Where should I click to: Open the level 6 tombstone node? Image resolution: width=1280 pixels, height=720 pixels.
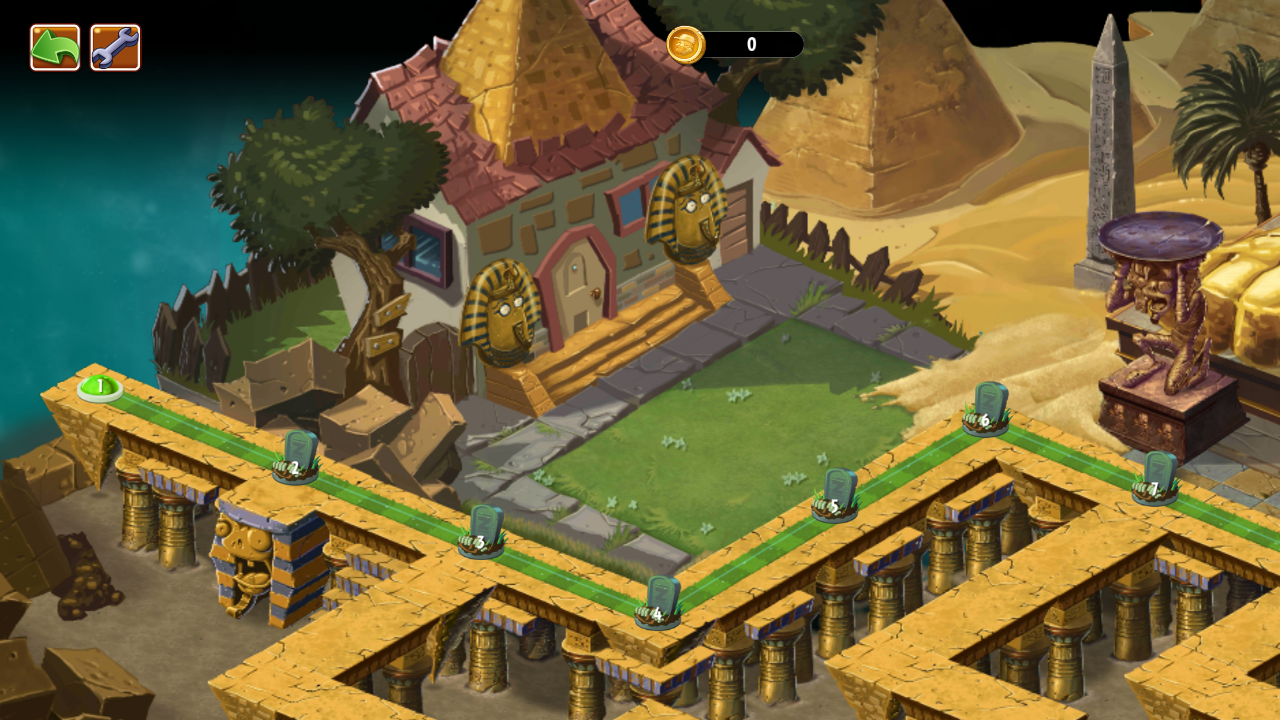[986, 410]
